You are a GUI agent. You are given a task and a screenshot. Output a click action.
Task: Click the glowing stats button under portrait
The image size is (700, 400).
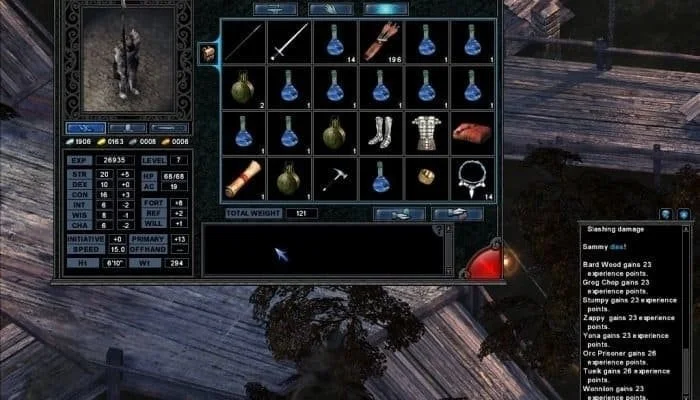pos(86,128)
